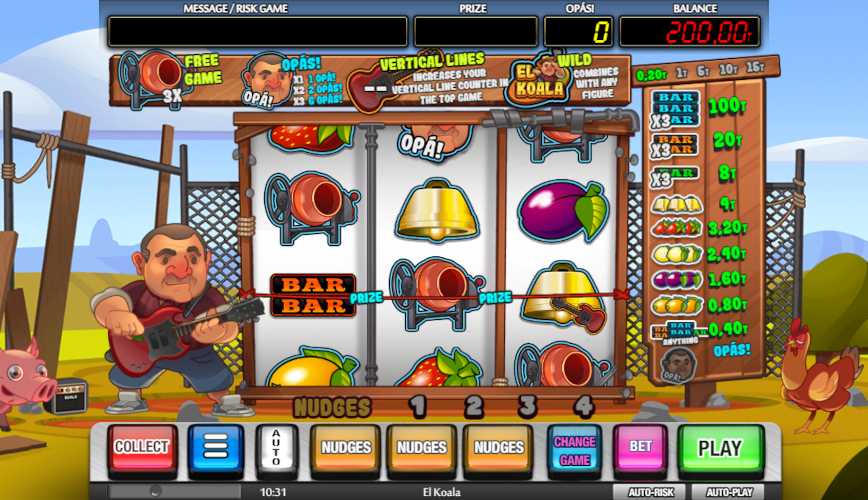Click the volume slider knob
The height and width of the screenshot is (500, 868).
point(155,492)
